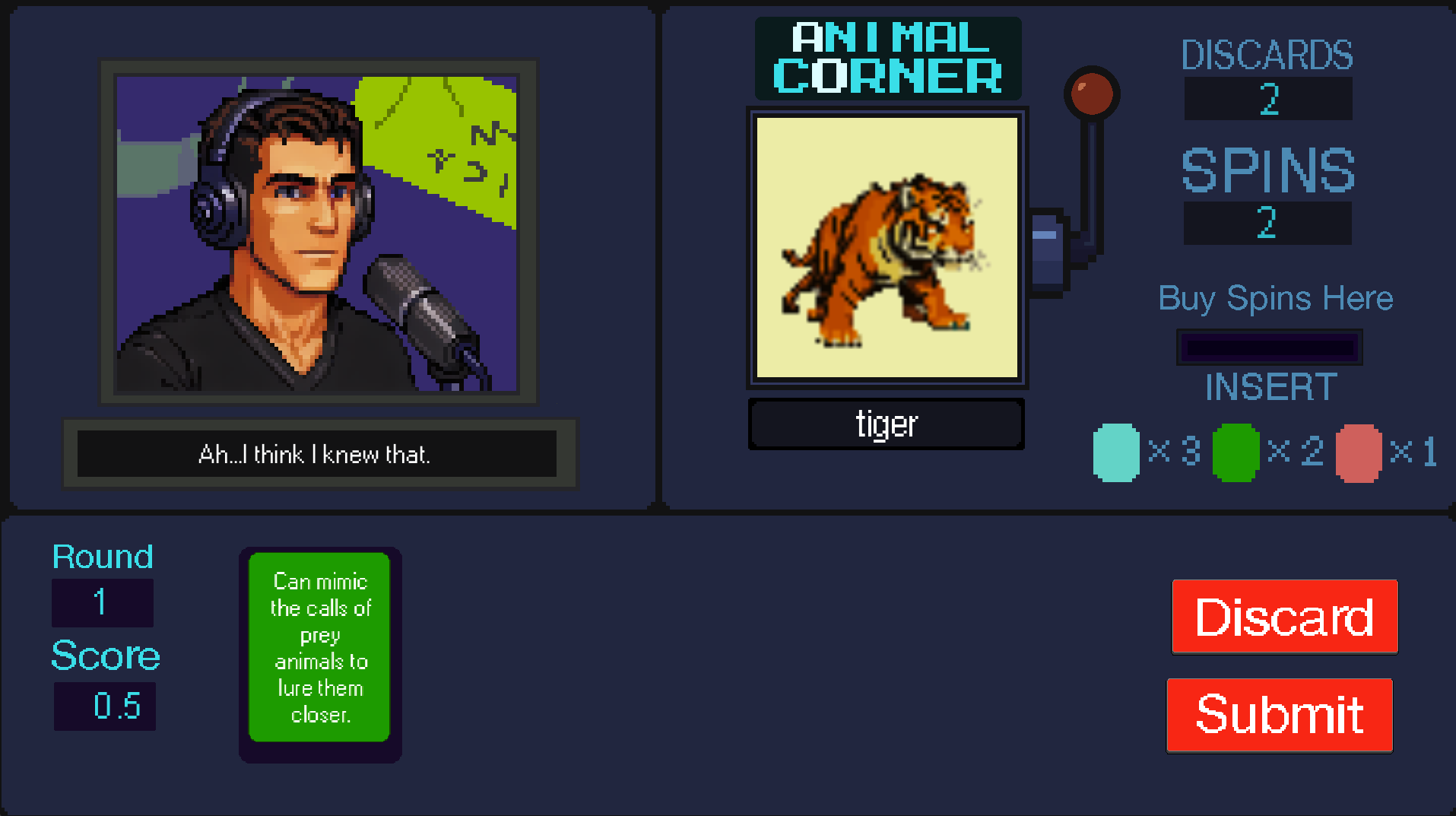
Task: Expand the DISCARDS counter
Action: tap(1267, 97)
